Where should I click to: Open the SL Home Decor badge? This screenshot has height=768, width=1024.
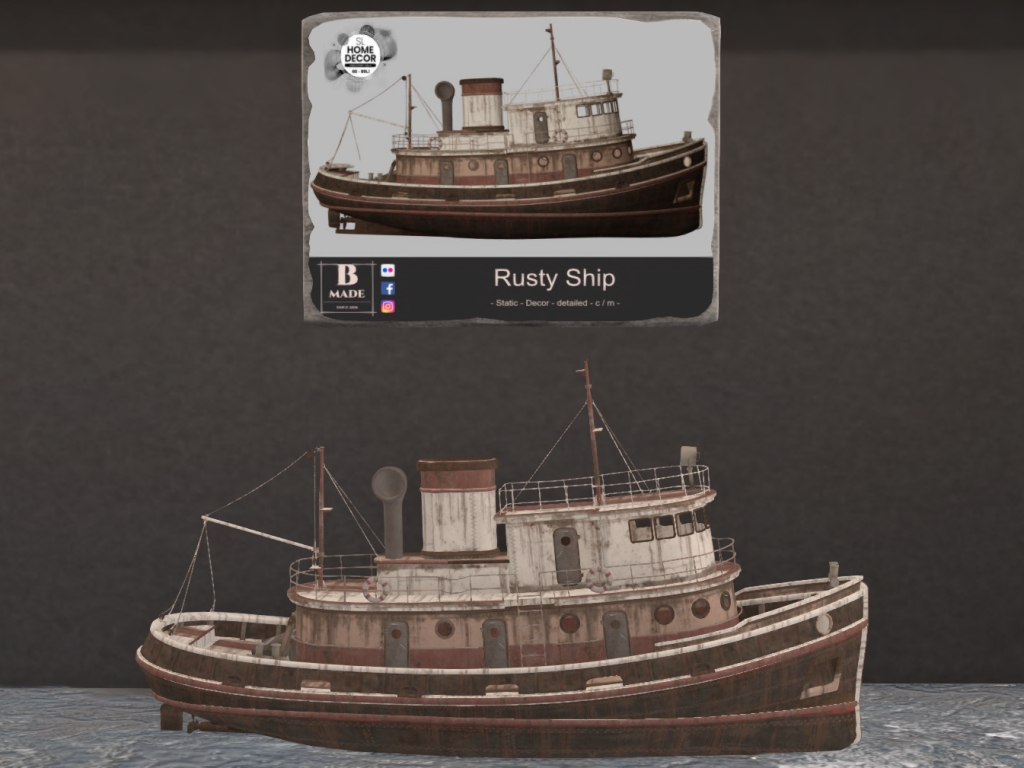pyautogui.click(x=359, y=57)
